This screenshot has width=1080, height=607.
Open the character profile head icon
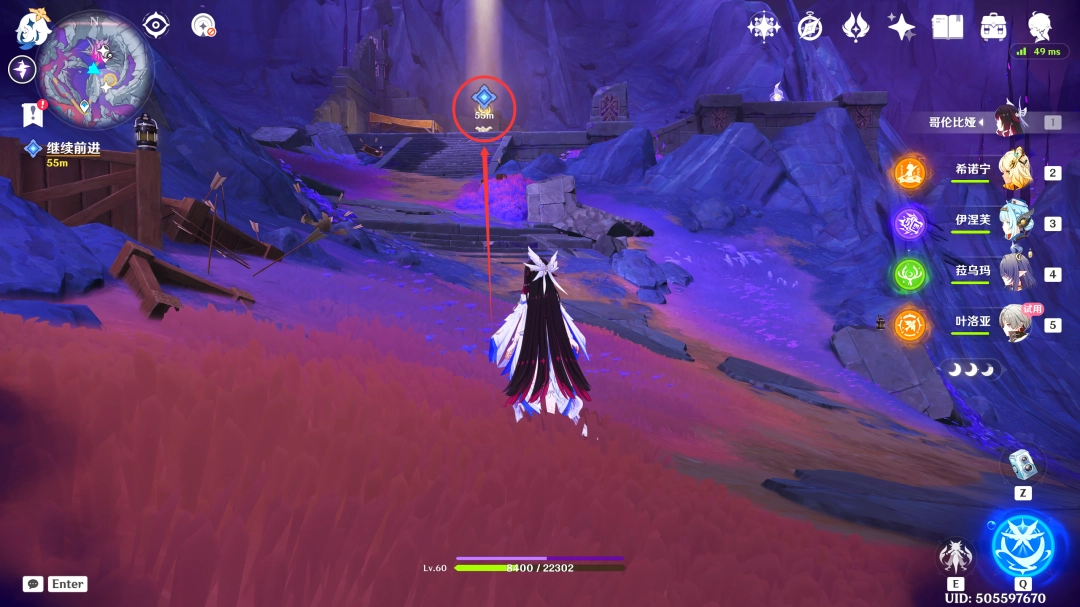(1041, 26)
